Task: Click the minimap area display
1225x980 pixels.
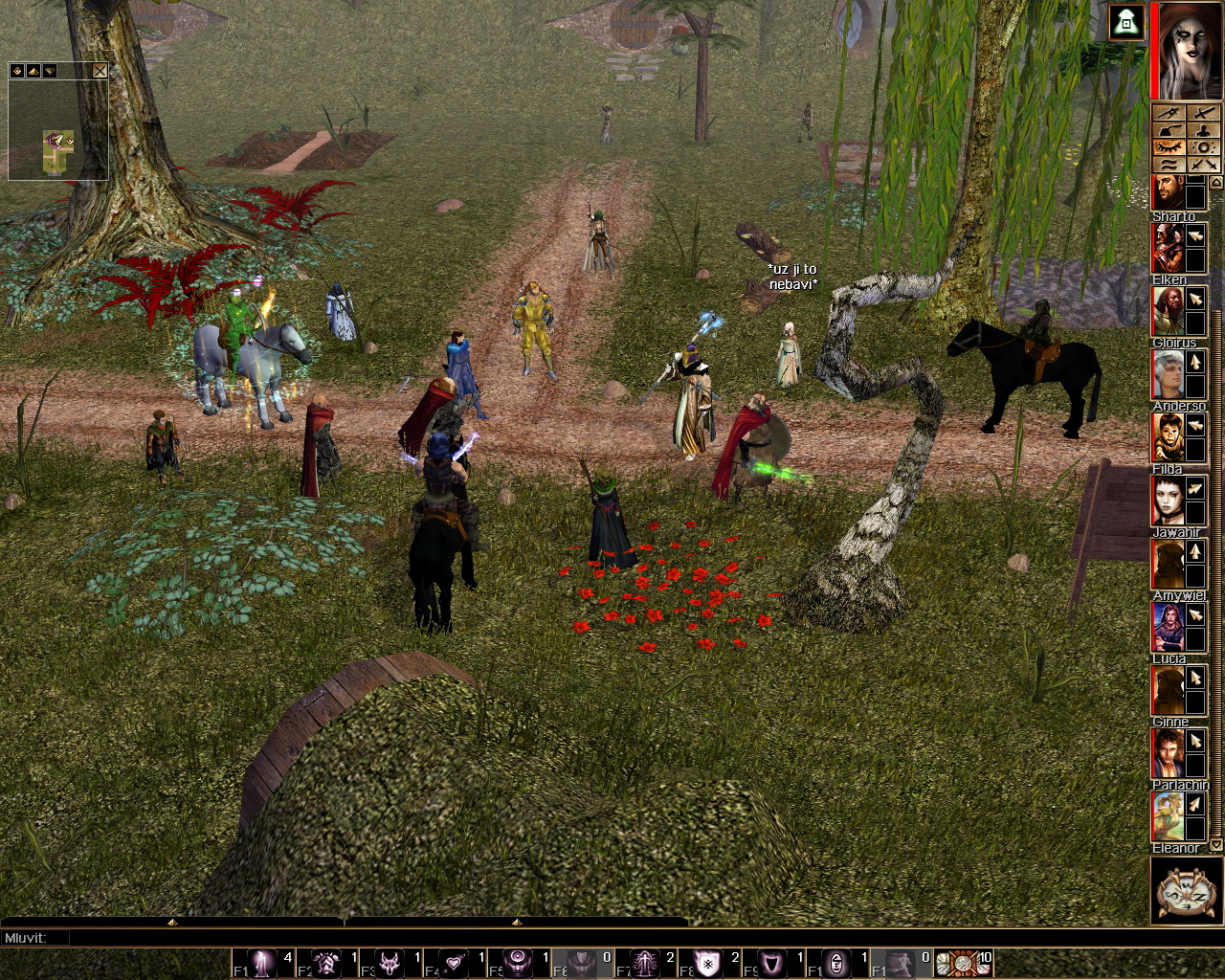Action: coord(58,131)
